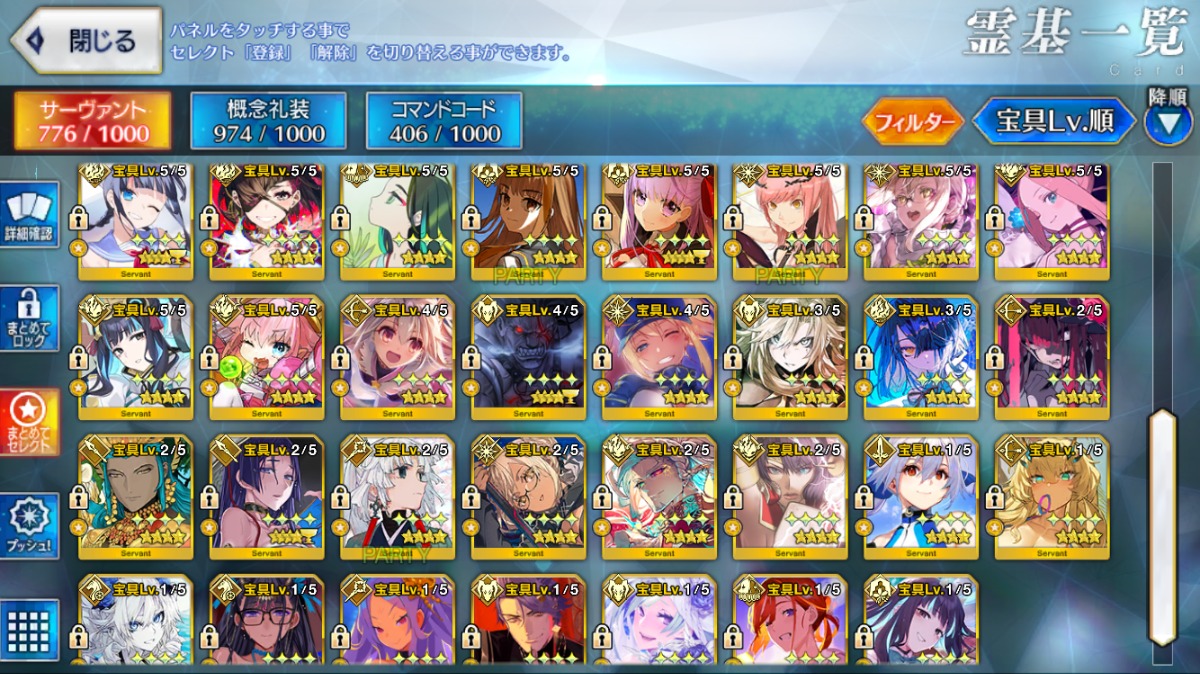This screenshot has width=1200, height=674.
Task: Show the コマンドコード tab
Action: coord(444,121)
